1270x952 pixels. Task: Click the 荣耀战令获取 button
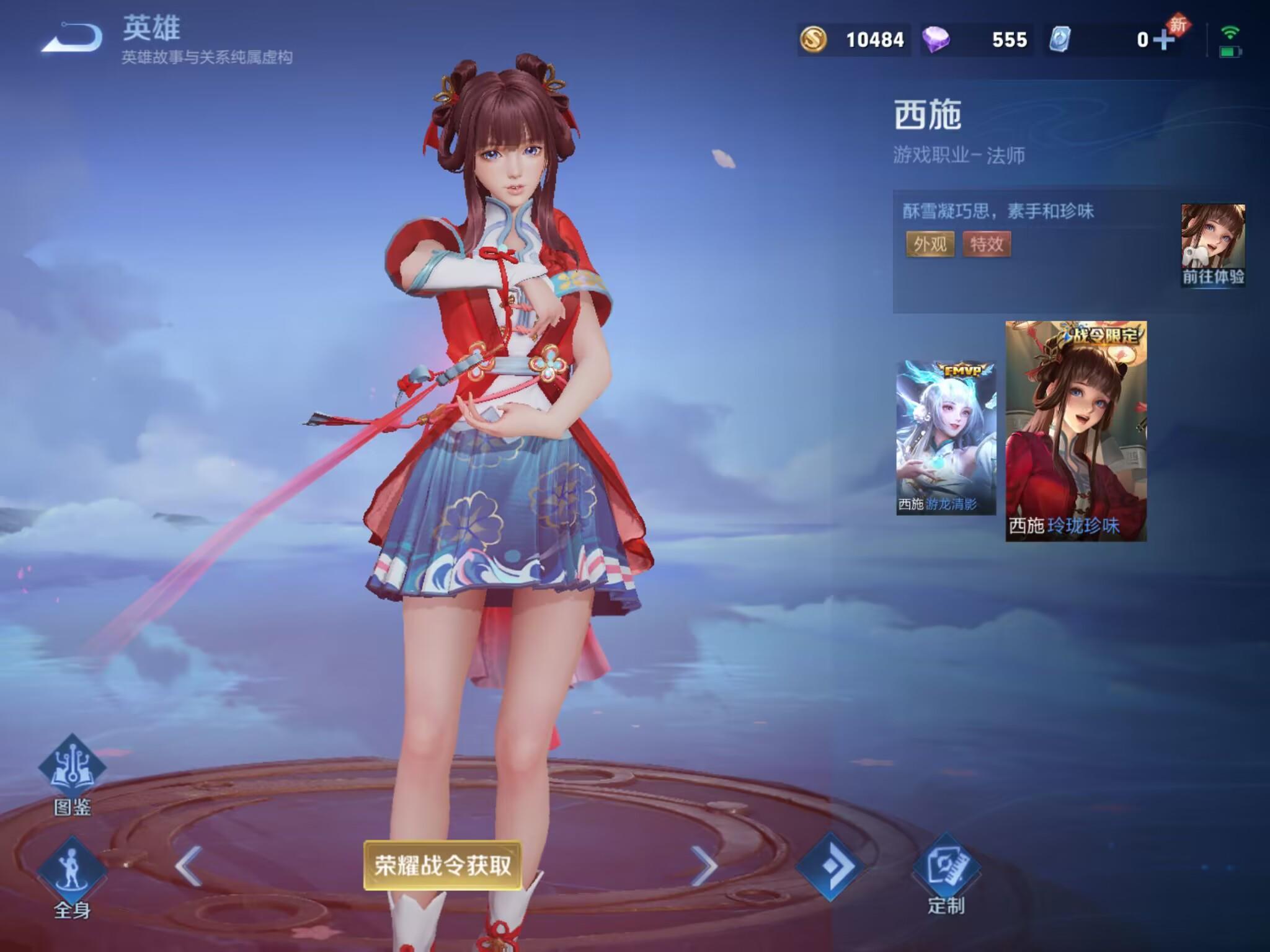[442, 865]
